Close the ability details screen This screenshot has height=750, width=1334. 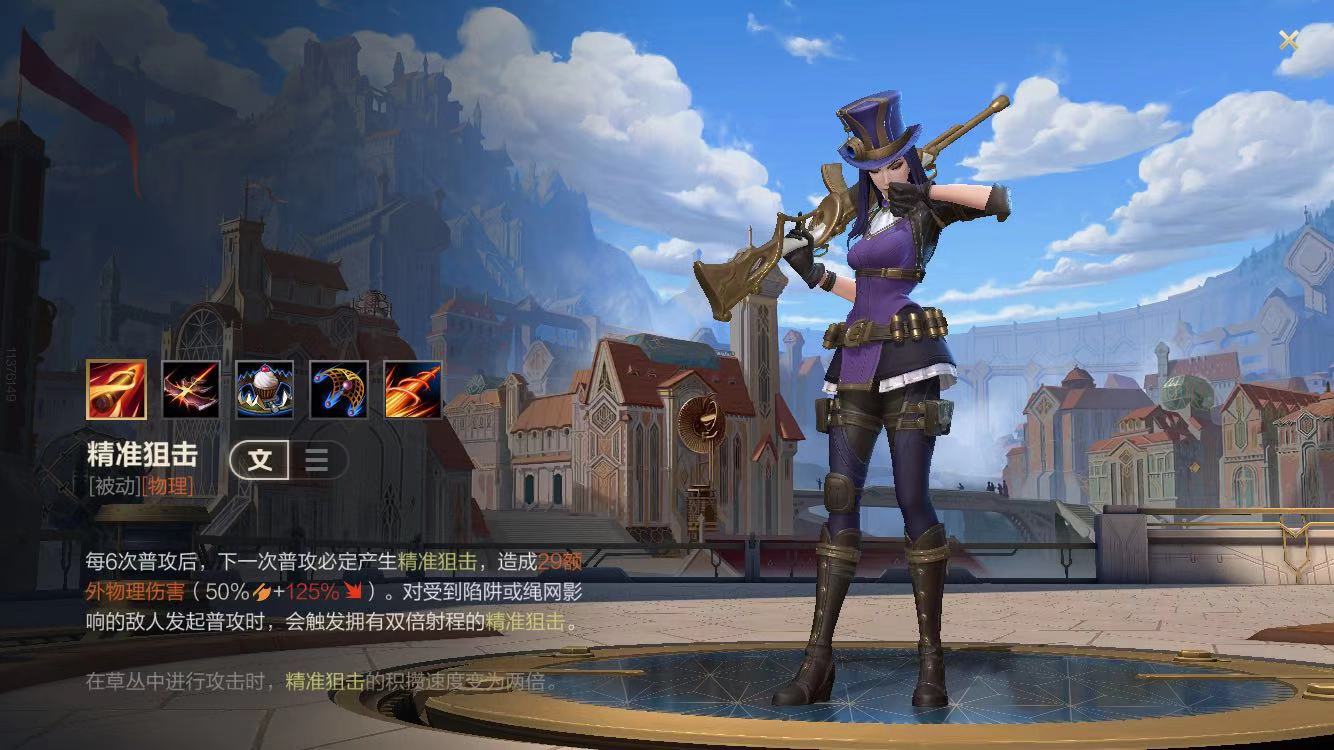(1288, 40)
